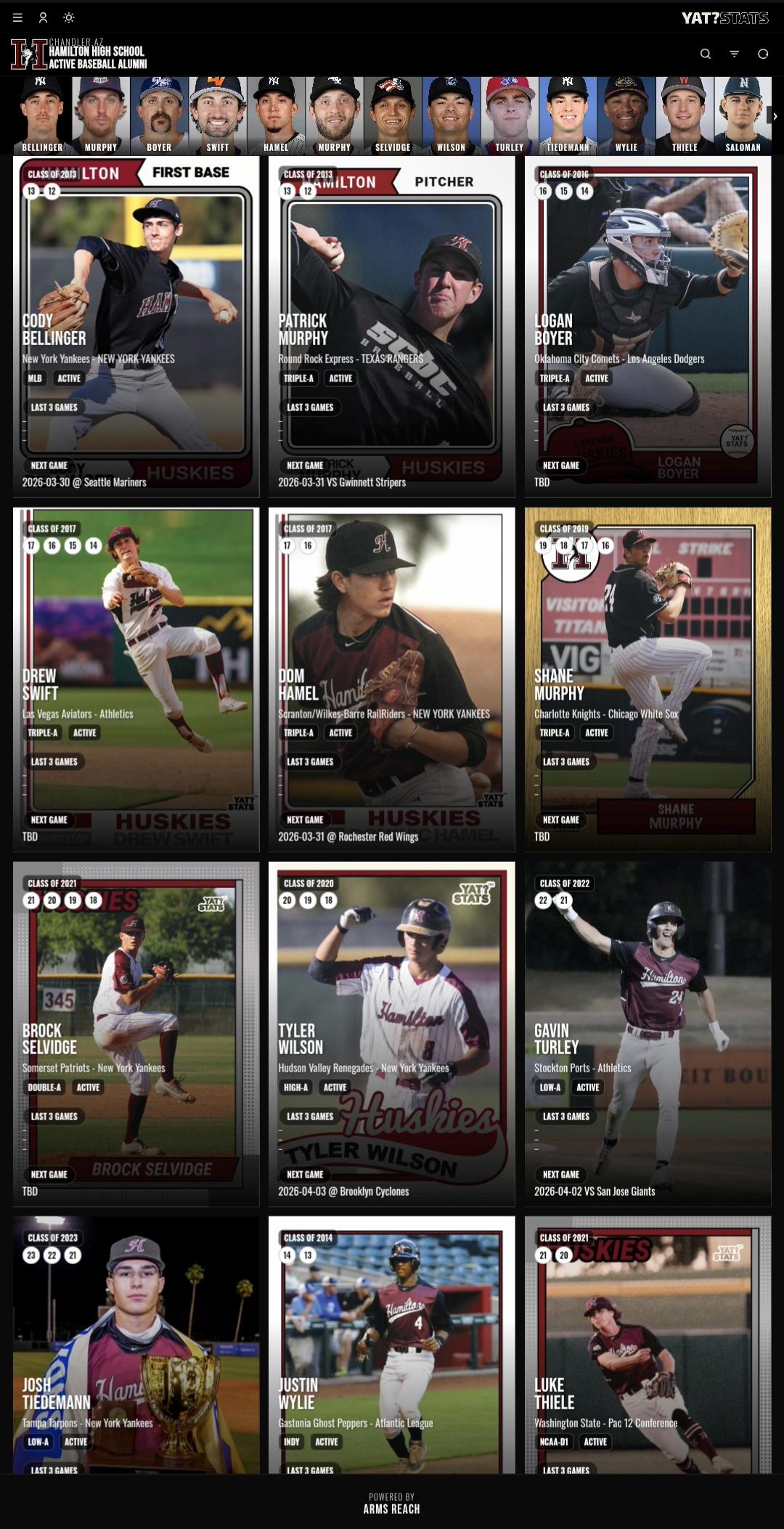Open Logan Boyer's catcher card
The height and width of the screenshot is (1529, 784).
tap(648, 327)
